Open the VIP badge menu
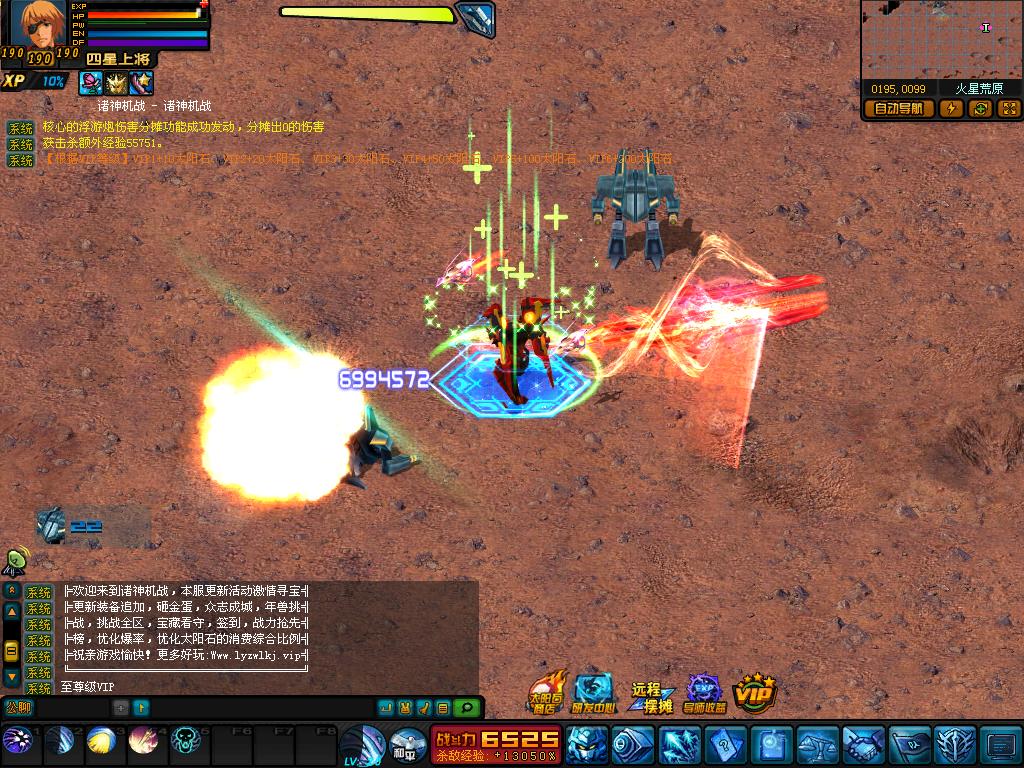 point(755,692)
